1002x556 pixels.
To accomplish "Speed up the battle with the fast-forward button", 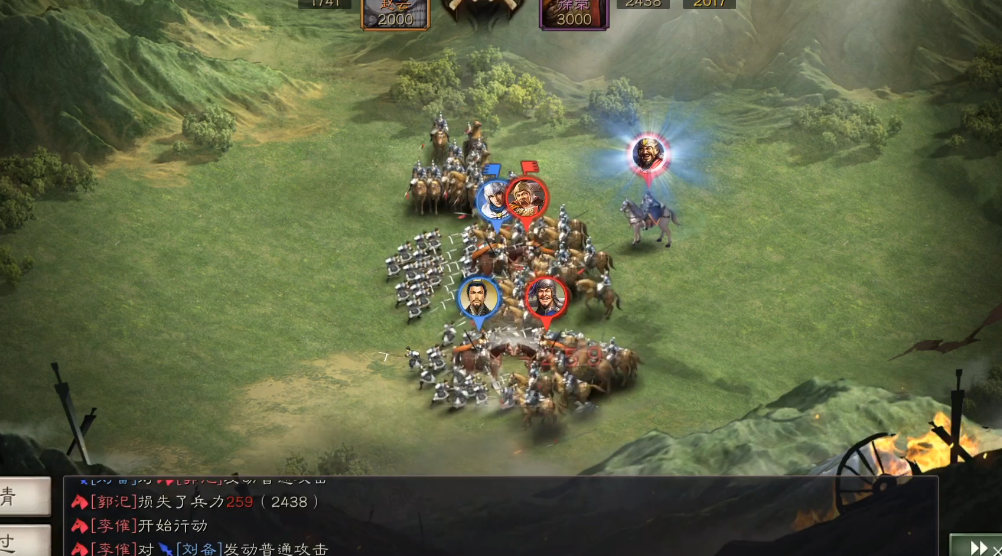I will tap(974, 545).
